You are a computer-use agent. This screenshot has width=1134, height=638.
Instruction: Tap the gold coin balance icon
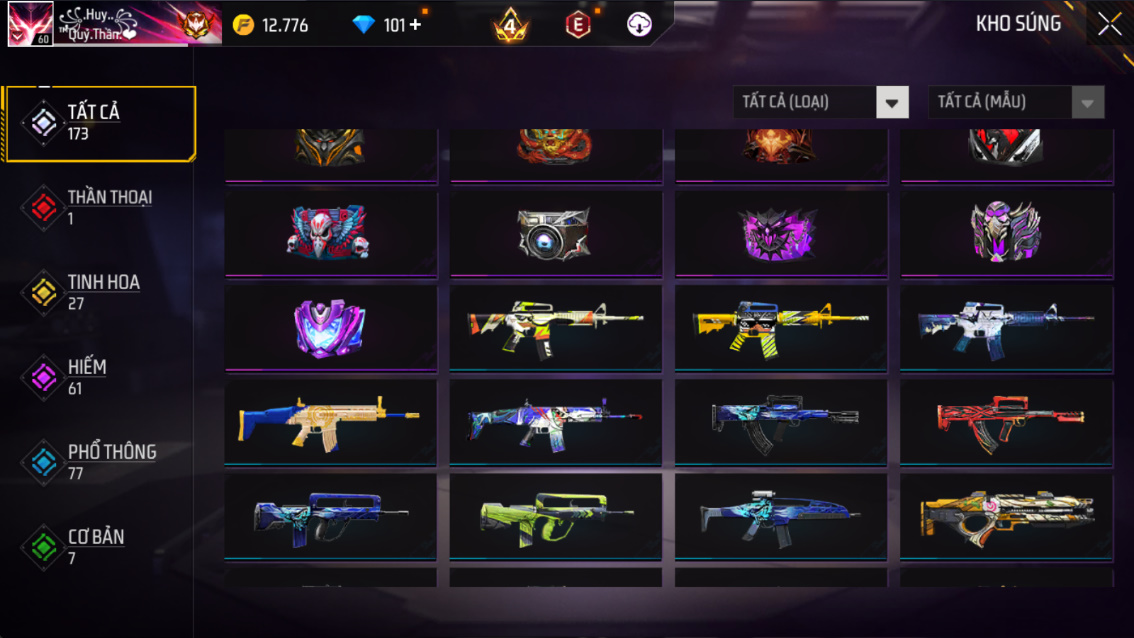point(243,25)
